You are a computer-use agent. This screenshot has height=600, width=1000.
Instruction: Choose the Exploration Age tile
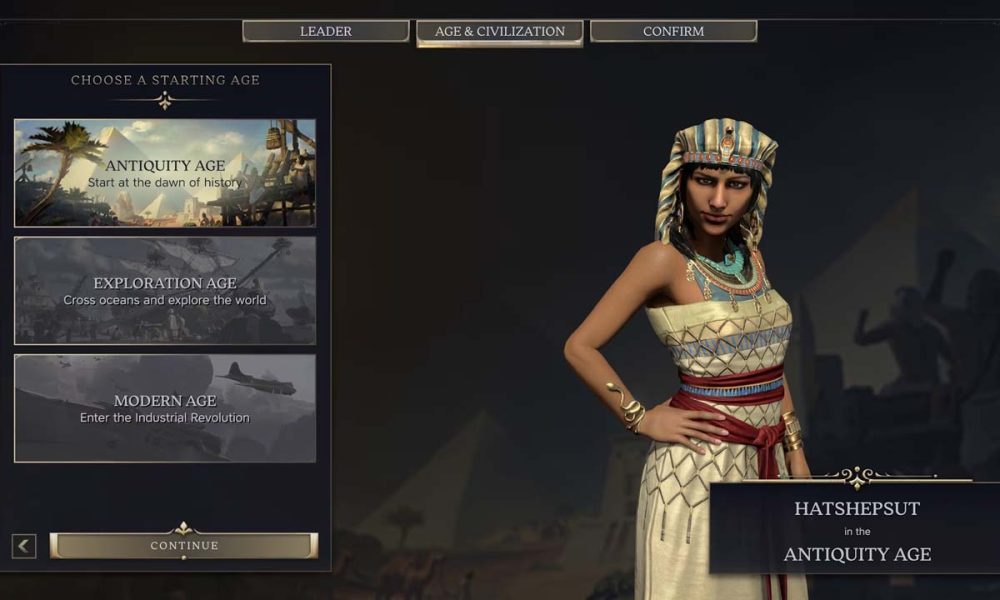coord(165,291)
